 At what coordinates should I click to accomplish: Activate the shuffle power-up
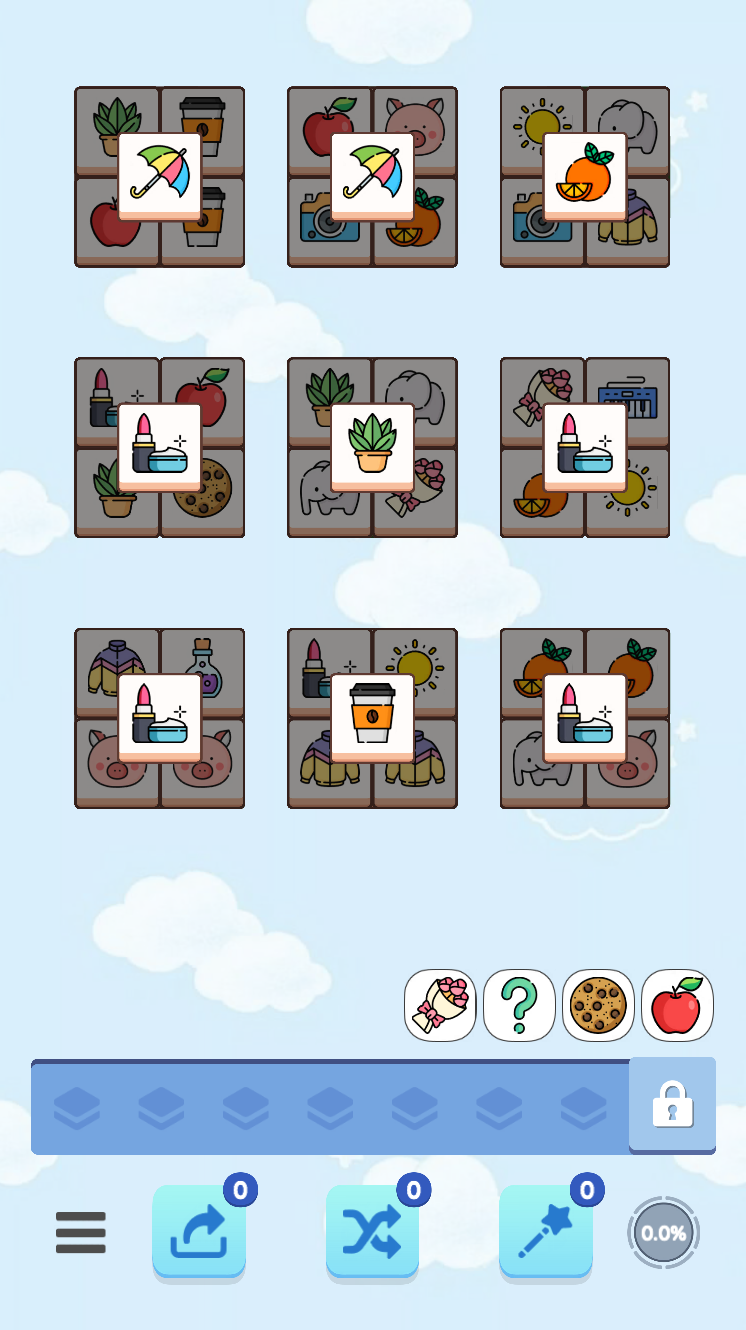372,1231
